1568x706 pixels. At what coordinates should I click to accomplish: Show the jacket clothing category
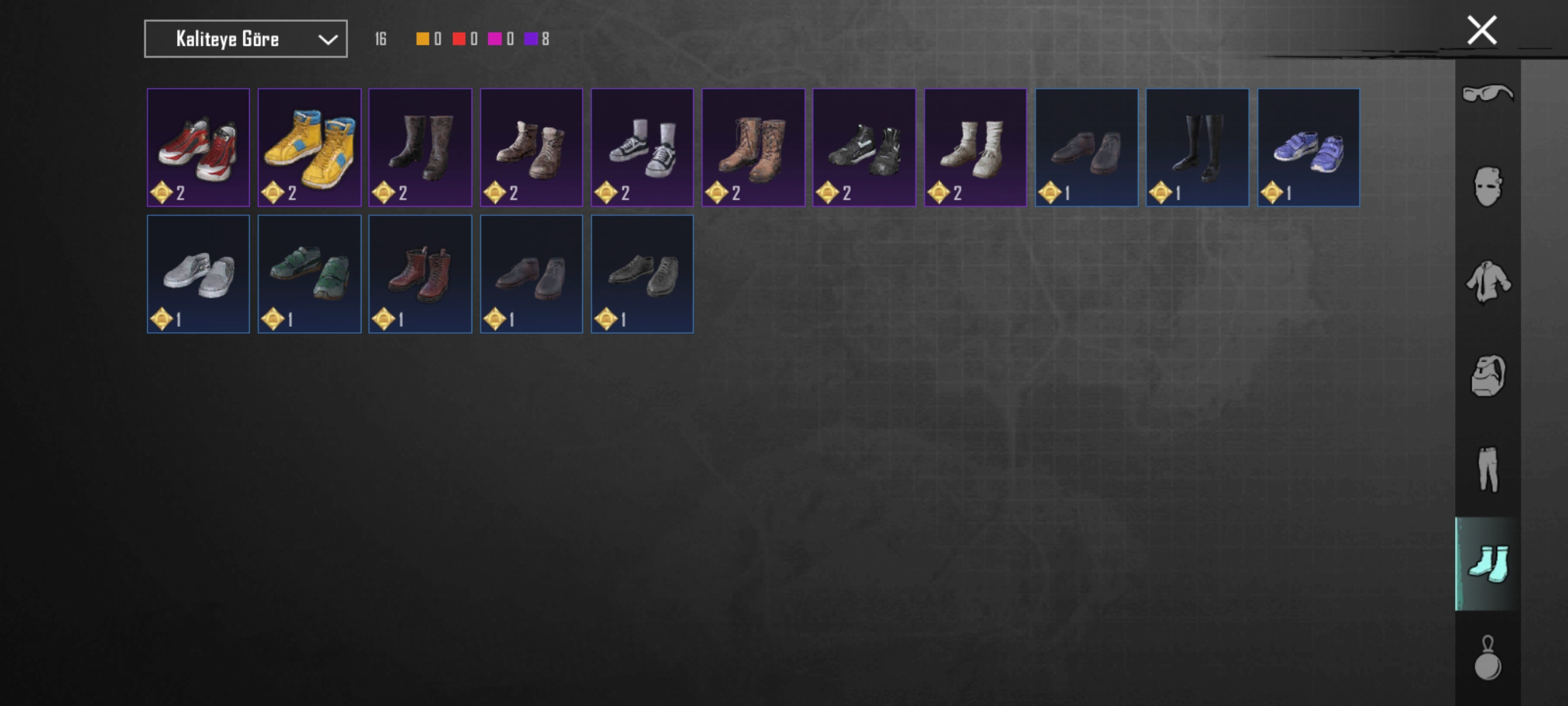click(1487, 281)
